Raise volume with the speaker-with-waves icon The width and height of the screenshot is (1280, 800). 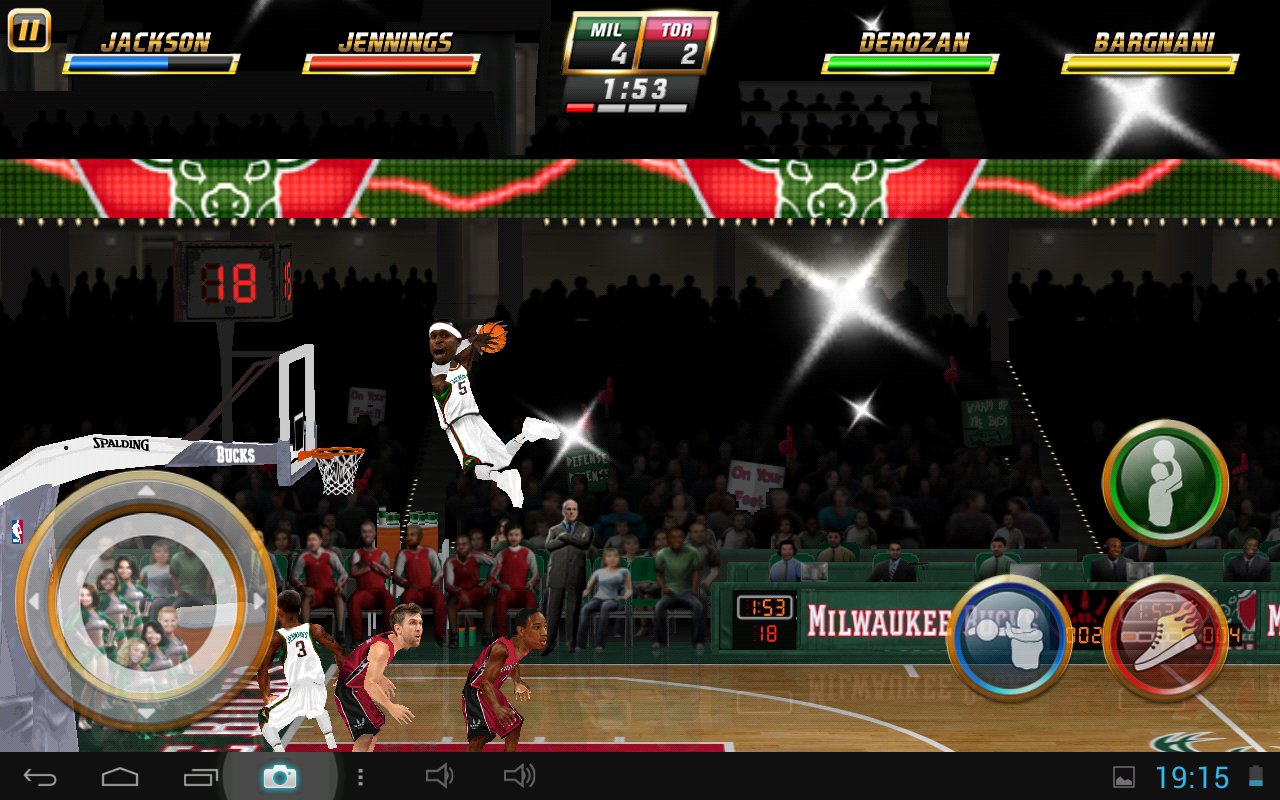(x=519, y=776)
